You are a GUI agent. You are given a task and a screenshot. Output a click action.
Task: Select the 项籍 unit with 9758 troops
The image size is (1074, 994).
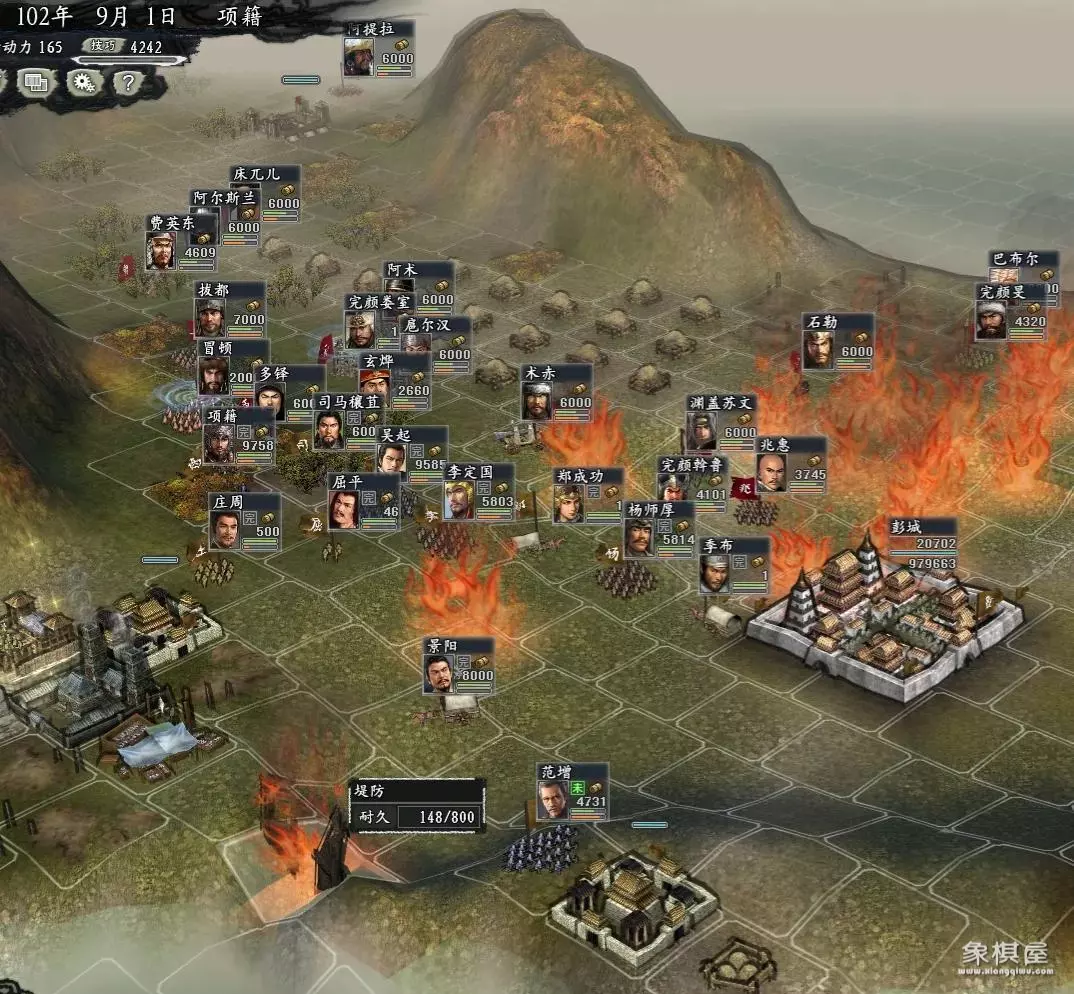click(238, 437)
